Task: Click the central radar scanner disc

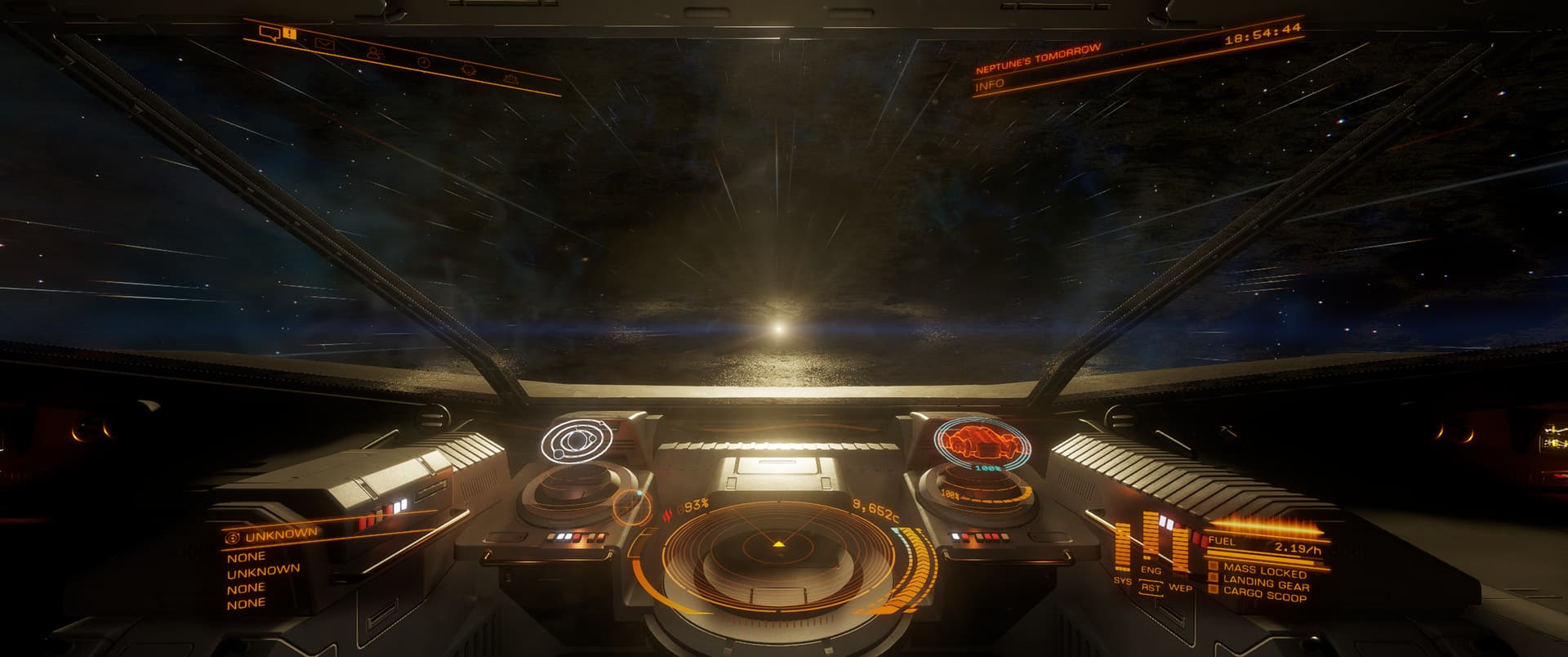Action: [778, 552]
